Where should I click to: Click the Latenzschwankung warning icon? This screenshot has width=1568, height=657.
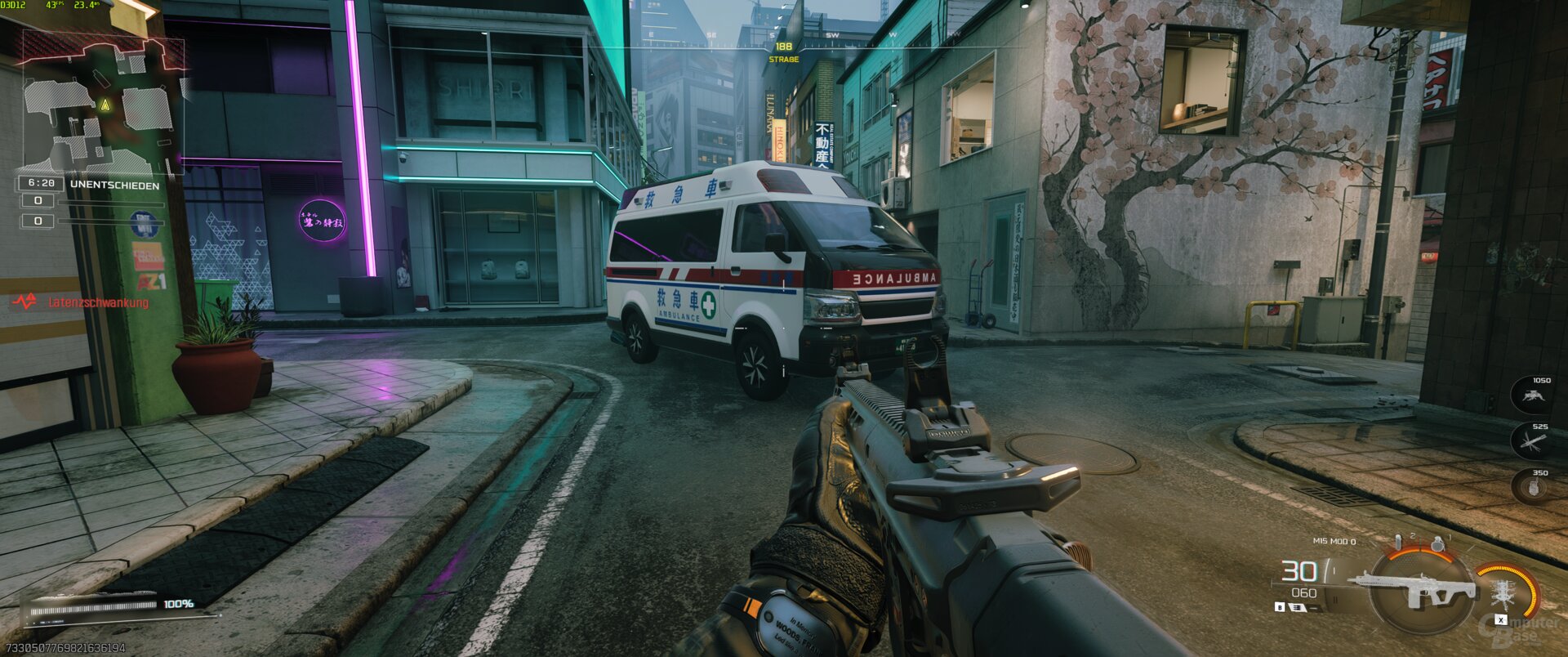pyautogui.click(x=25, y=302)
